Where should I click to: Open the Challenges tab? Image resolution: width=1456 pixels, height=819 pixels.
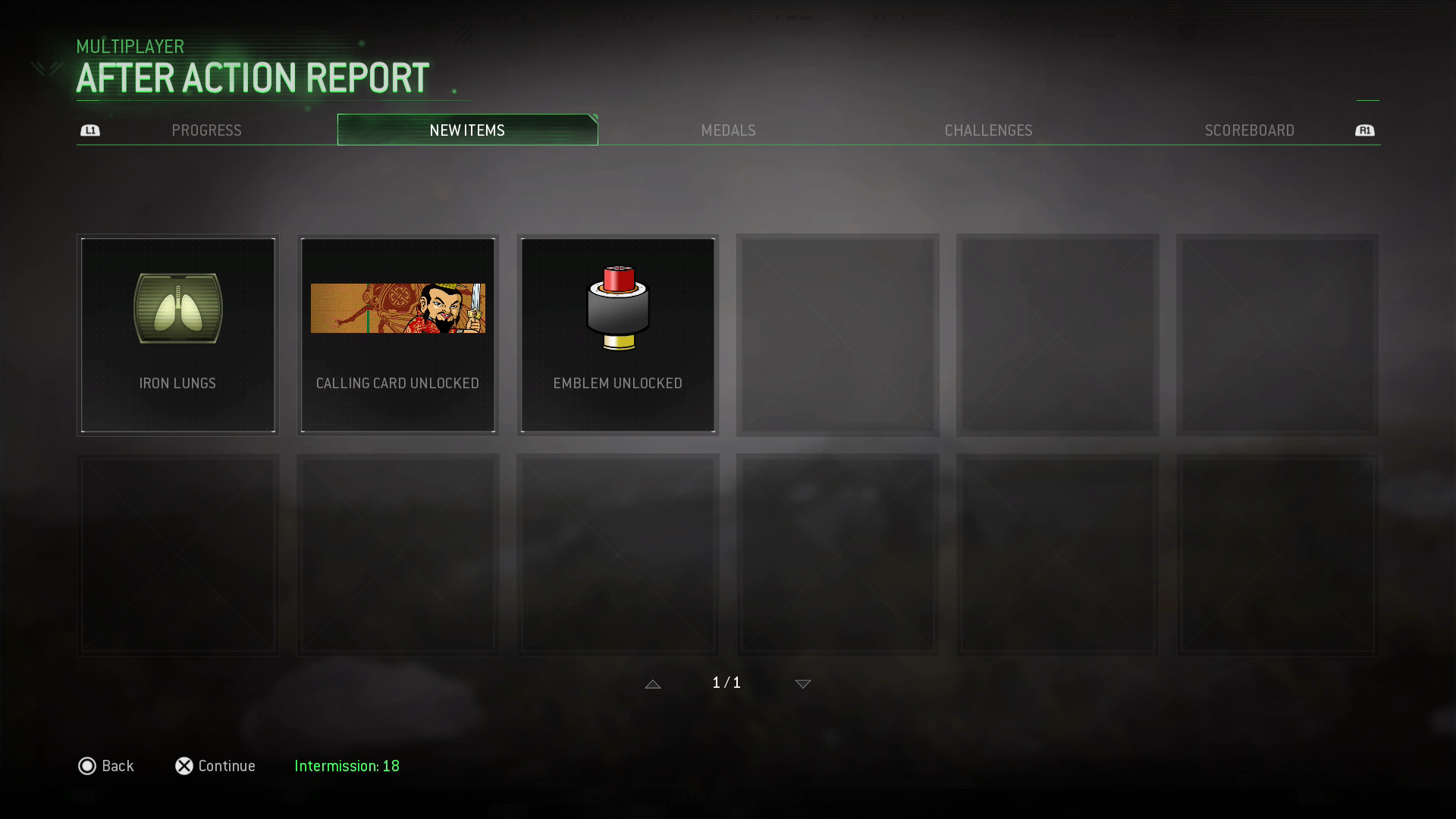click(988, 130)
